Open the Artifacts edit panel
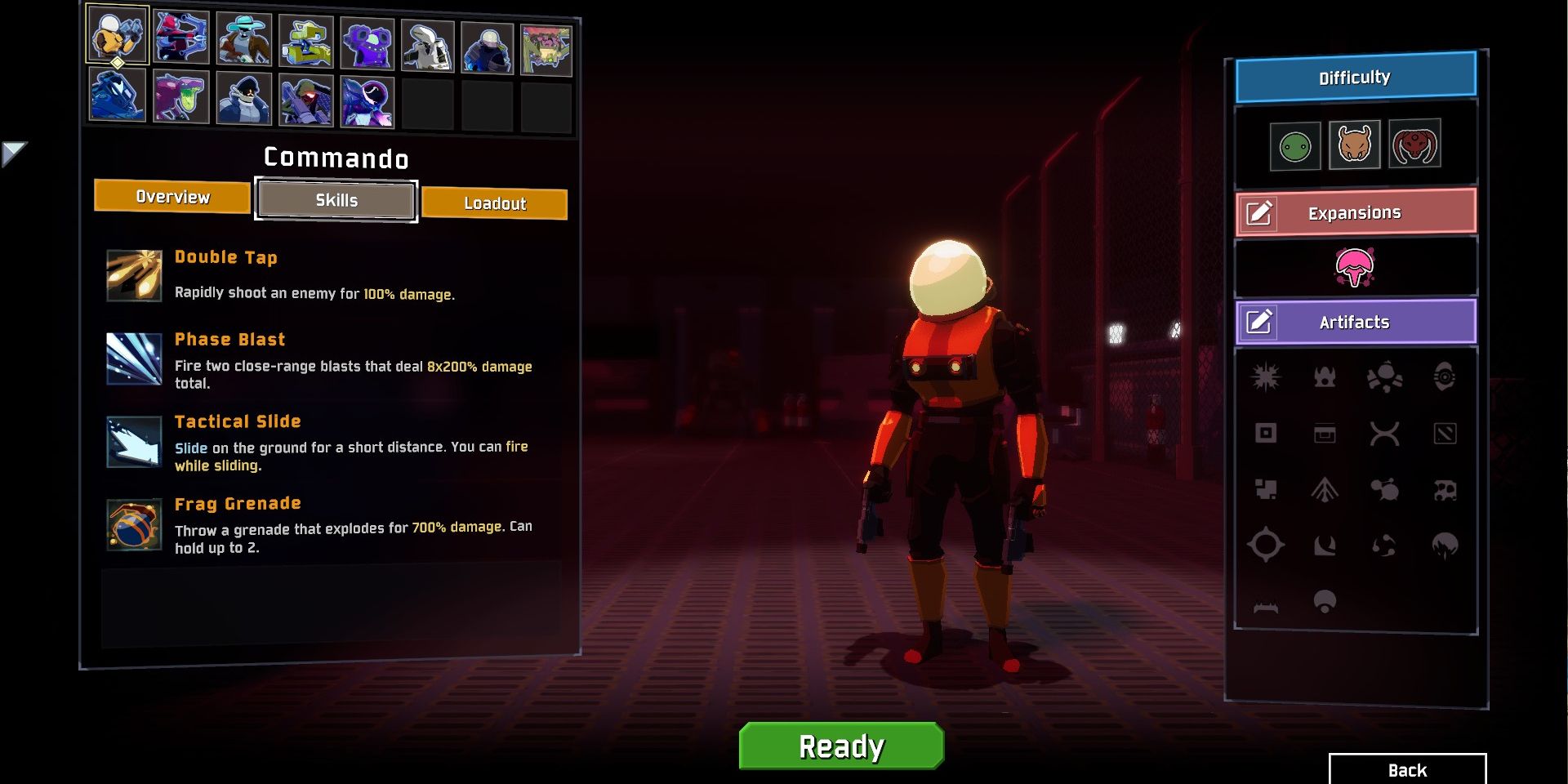Viewport: 1568px width, 784px height. pyautogui.click(x=1355, y=322)
